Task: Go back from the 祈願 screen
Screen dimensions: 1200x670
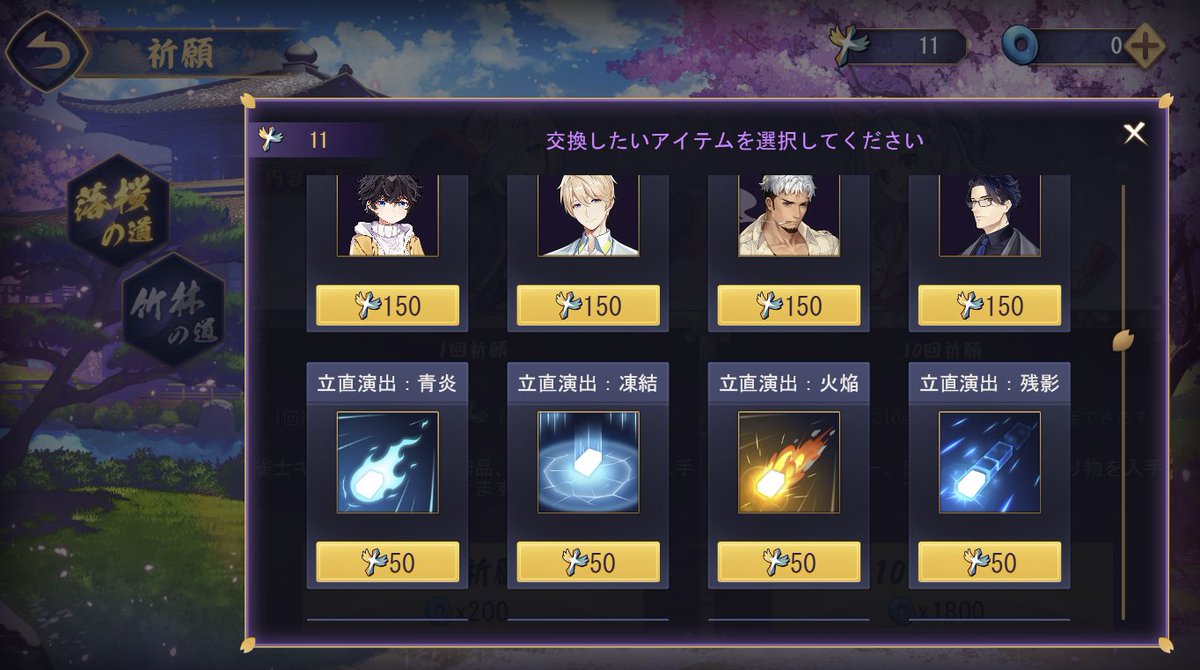Action: pos(42,52)
